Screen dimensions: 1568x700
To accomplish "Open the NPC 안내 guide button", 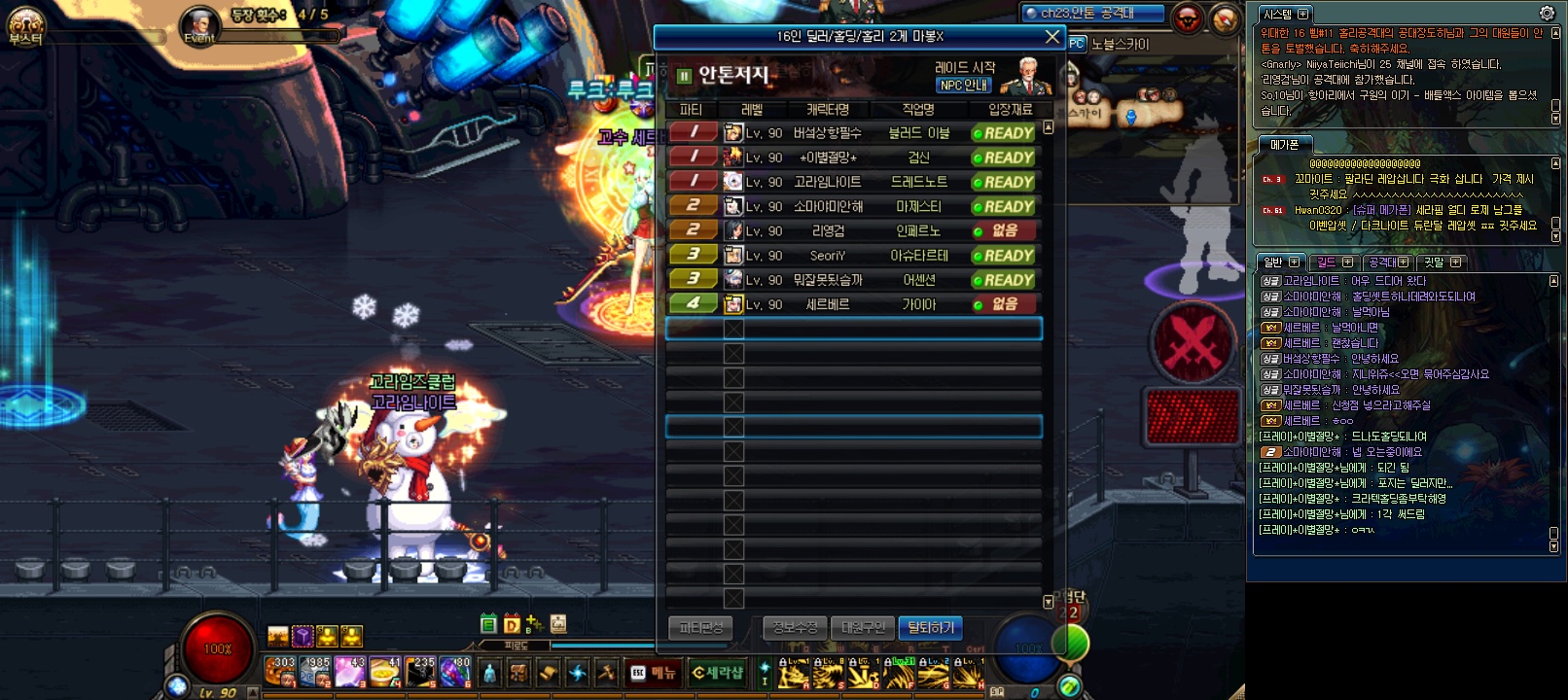I will [x=964, y=86].
